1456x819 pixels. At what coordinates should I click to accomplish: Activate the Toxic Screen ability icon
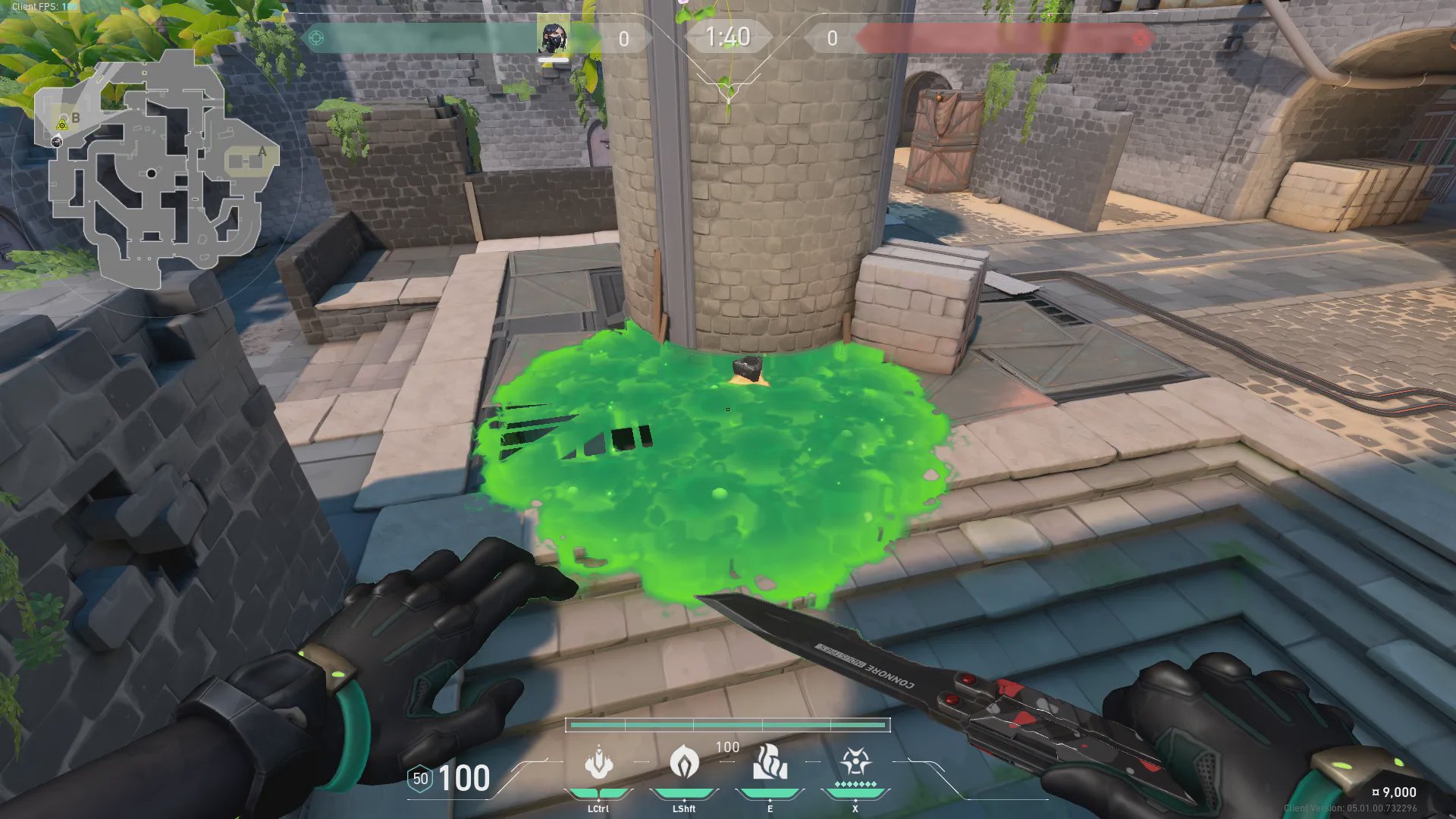click(770, 762)
